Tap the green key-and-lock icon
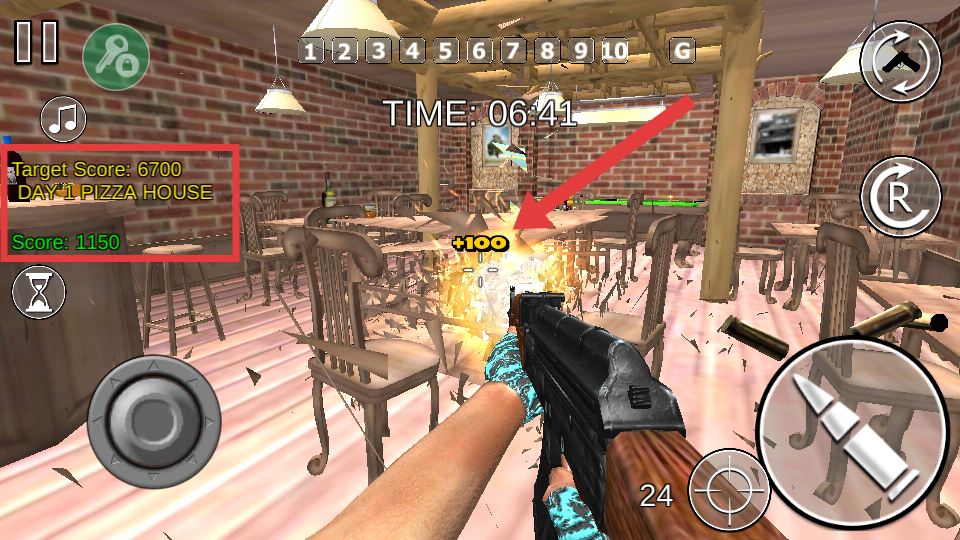Screen dimensions: 960x540 (x=116, y=56)
